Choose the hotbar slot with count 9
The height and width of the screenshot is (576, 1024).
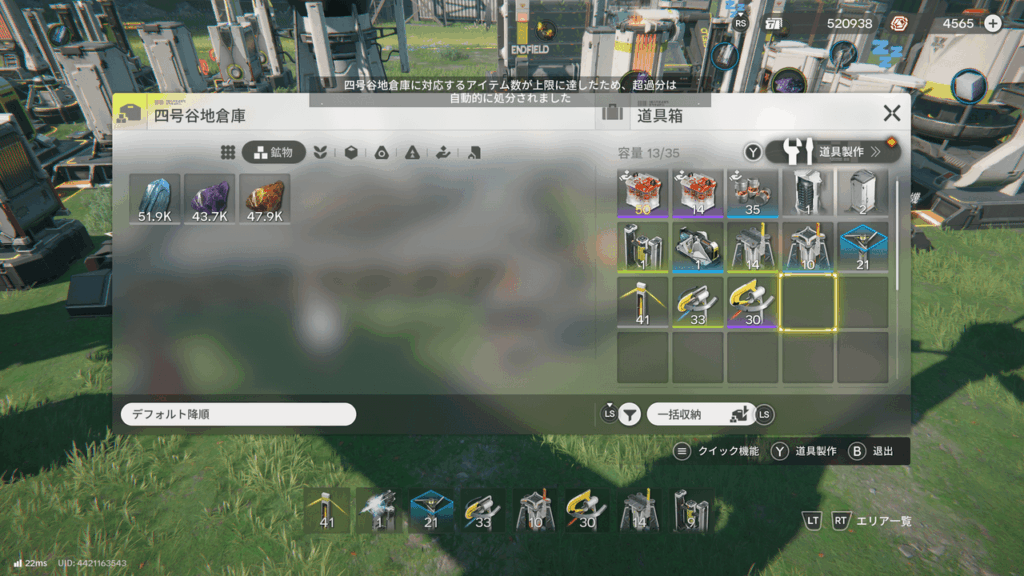[691, 510]
